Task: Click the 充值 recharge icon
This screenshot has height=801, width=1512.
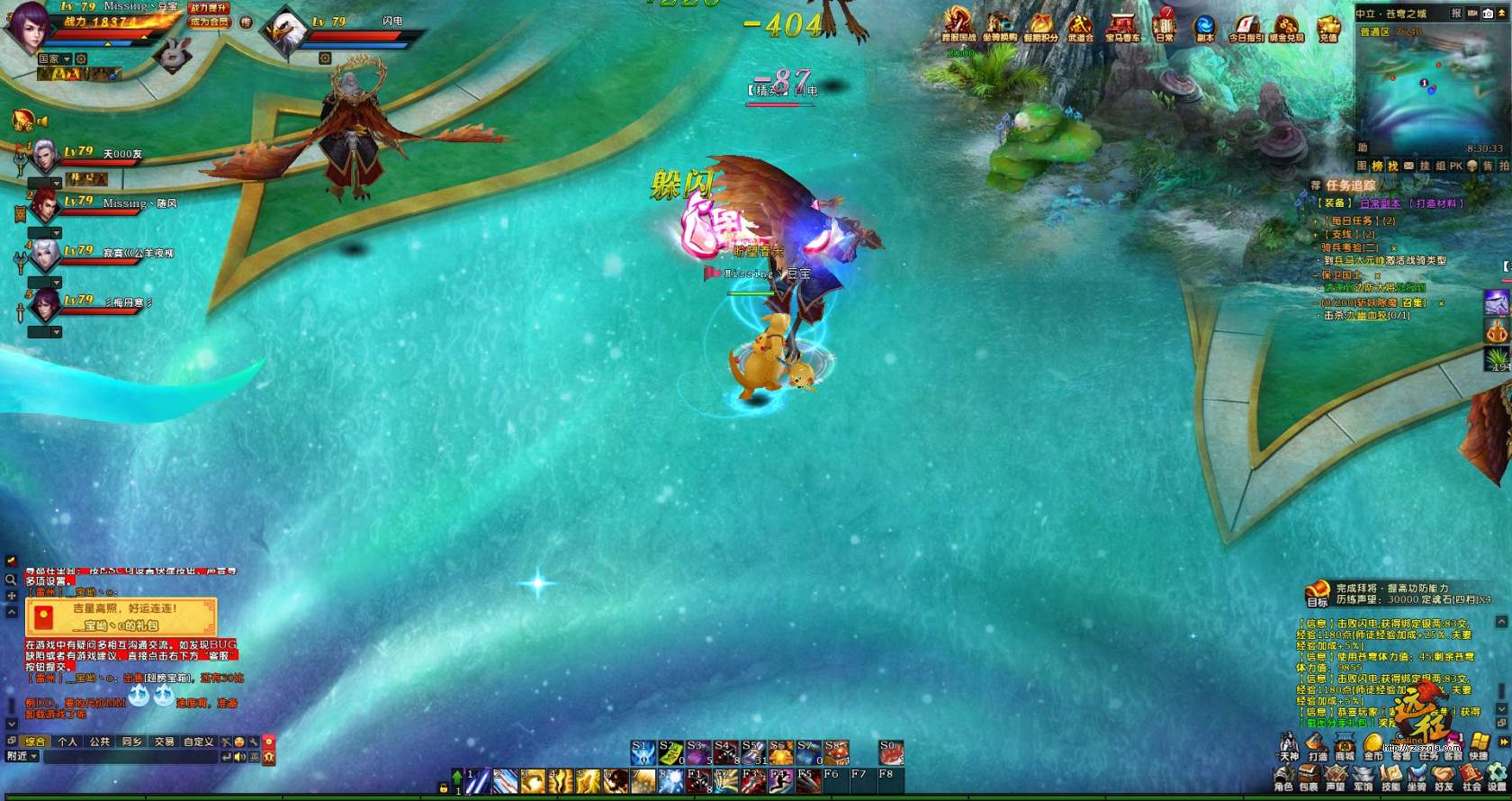Action: [1328, 26]
